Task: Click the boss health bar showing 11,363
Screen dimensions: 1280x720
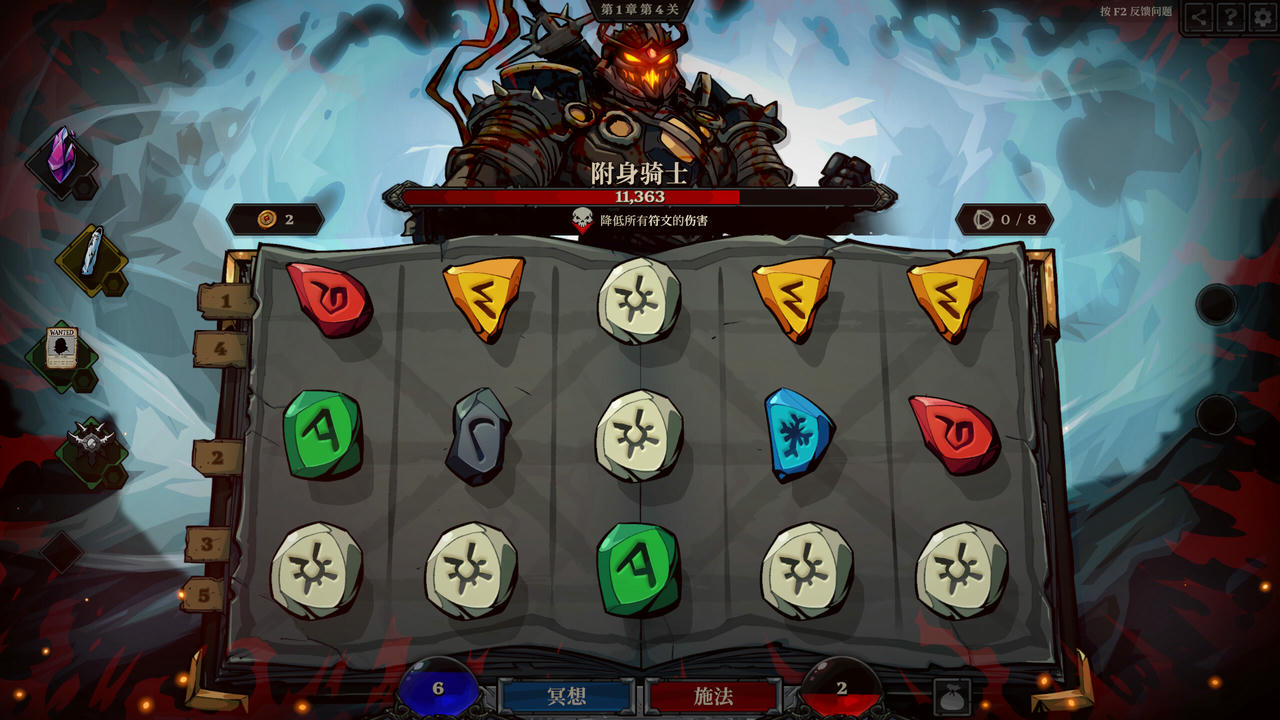Action: [640, 198]
